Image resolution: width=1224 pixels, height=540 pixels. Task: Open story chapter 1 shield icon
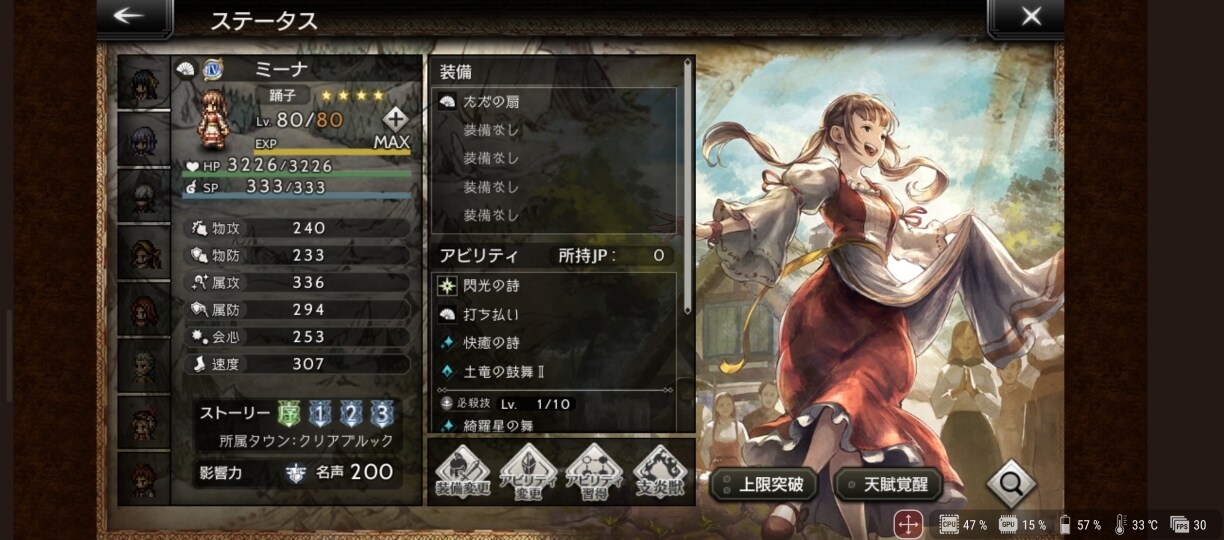319,415
